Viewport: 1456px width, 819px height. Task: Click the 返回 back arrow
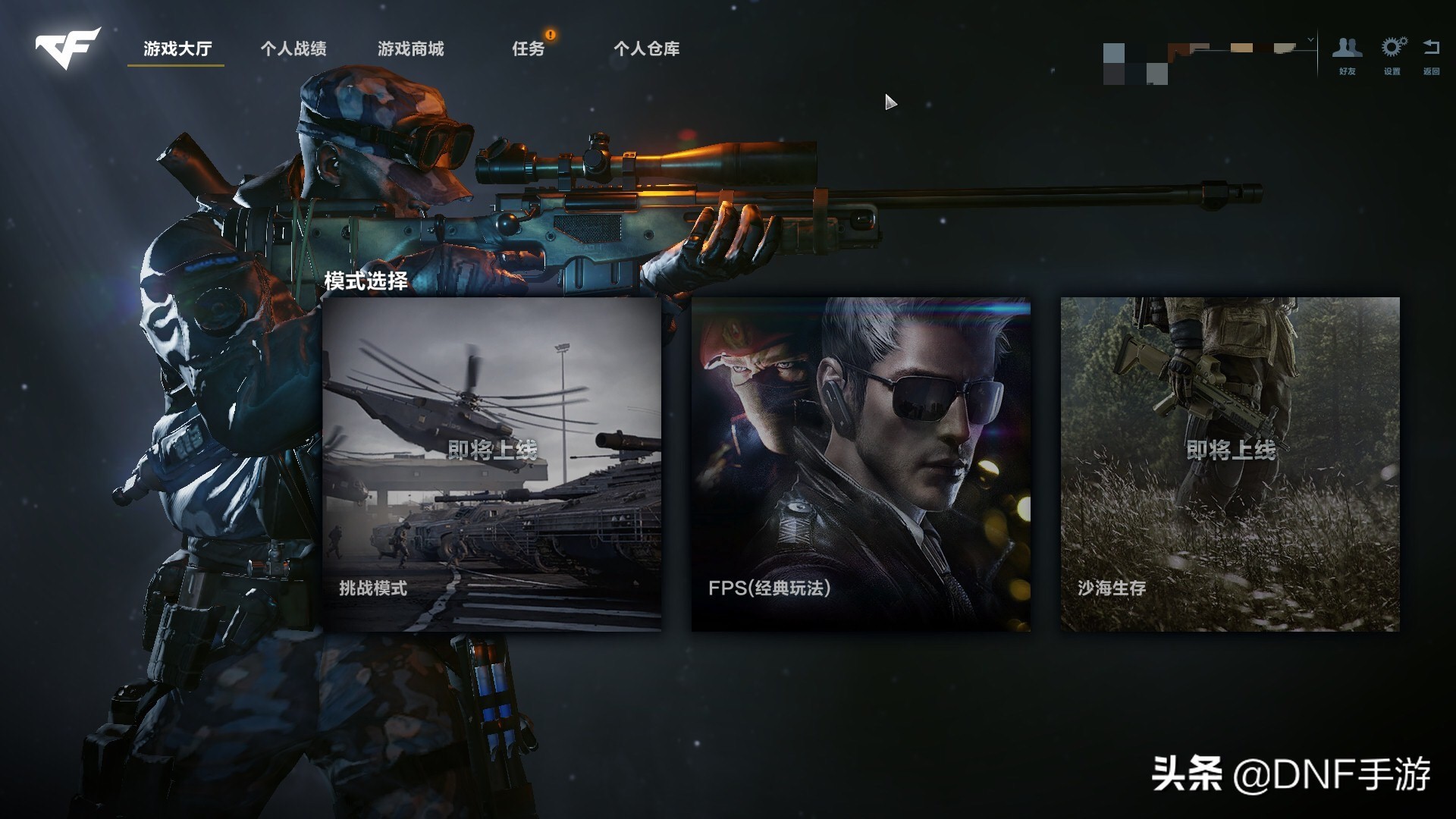(x=1431, y=55)
